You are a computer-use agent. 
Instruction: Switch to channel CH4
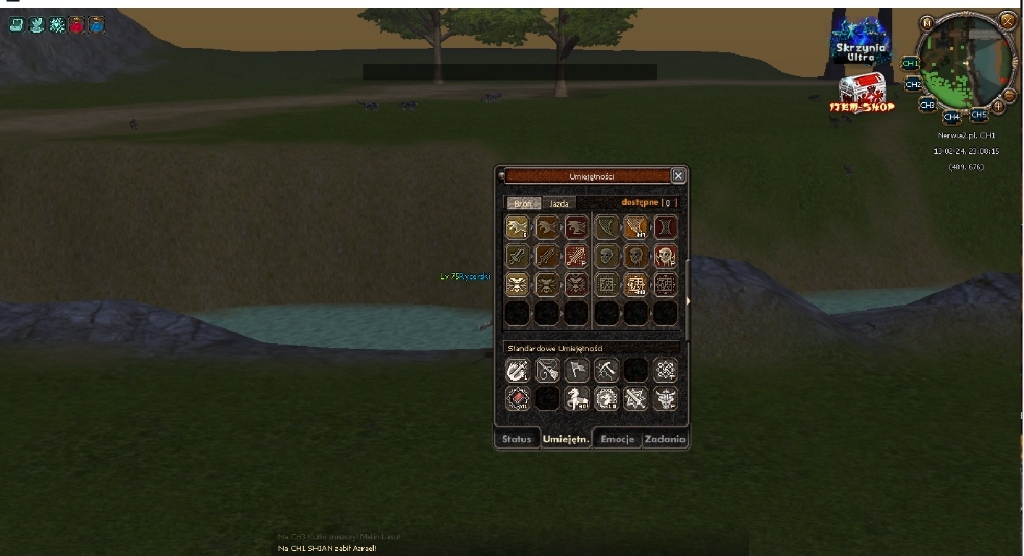(x=951, y=117)
